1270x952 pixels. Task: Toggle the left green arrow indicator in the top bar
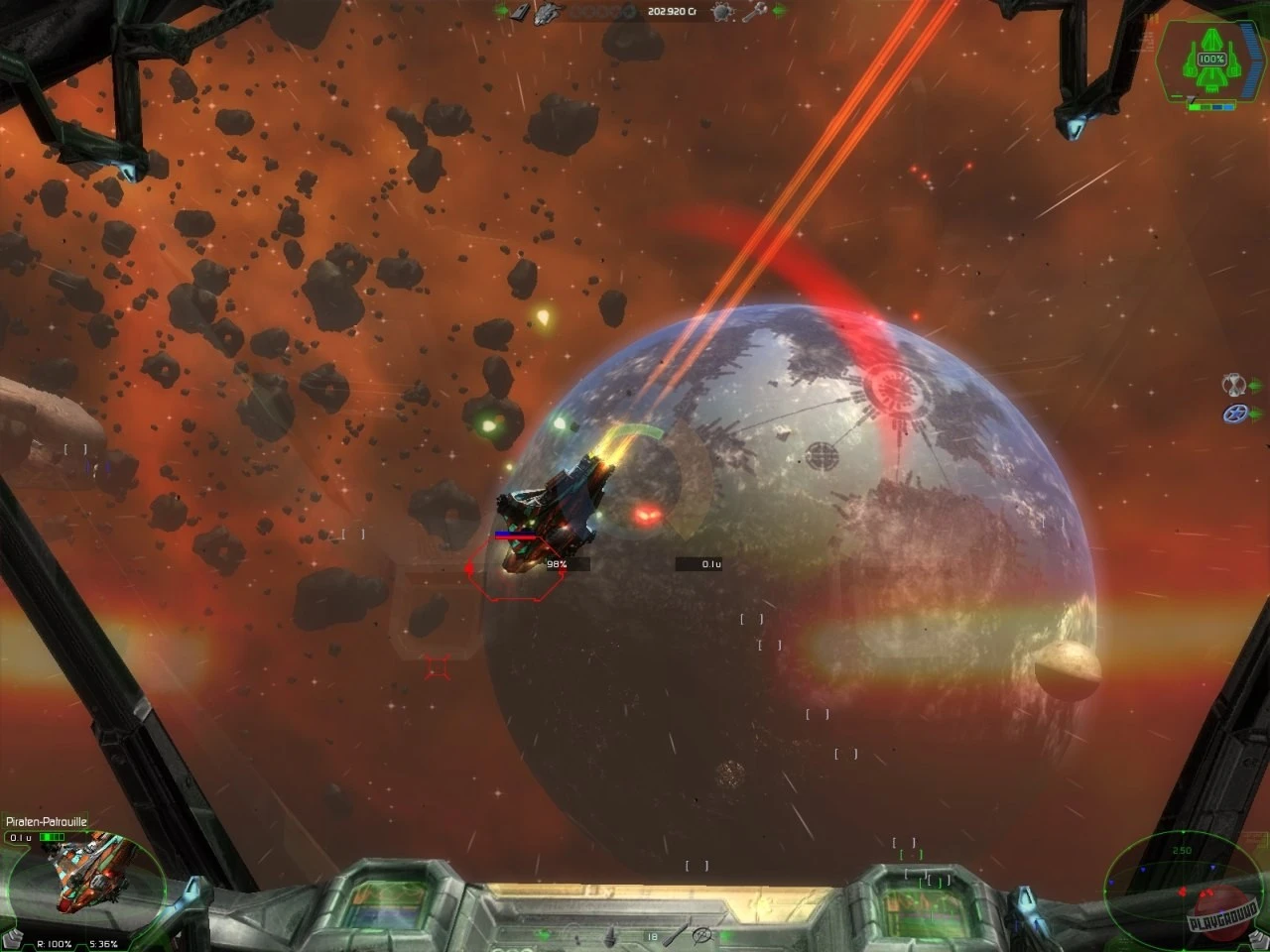tap(500, 11)
